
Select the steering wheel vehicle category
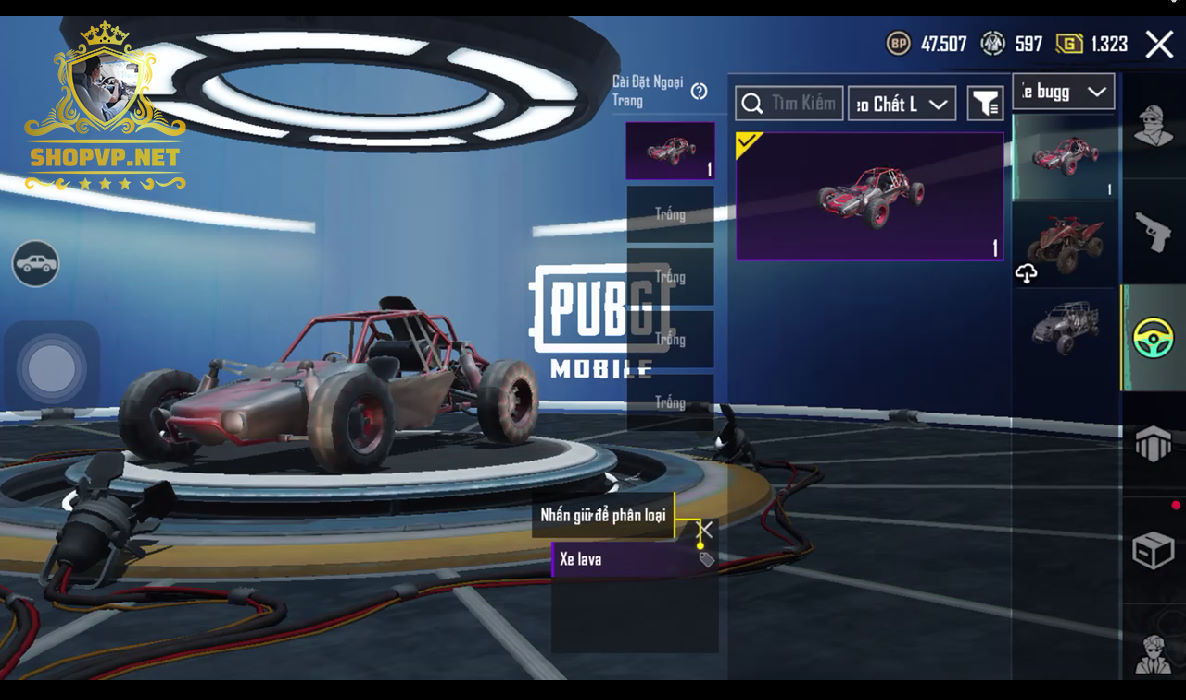1153,337
